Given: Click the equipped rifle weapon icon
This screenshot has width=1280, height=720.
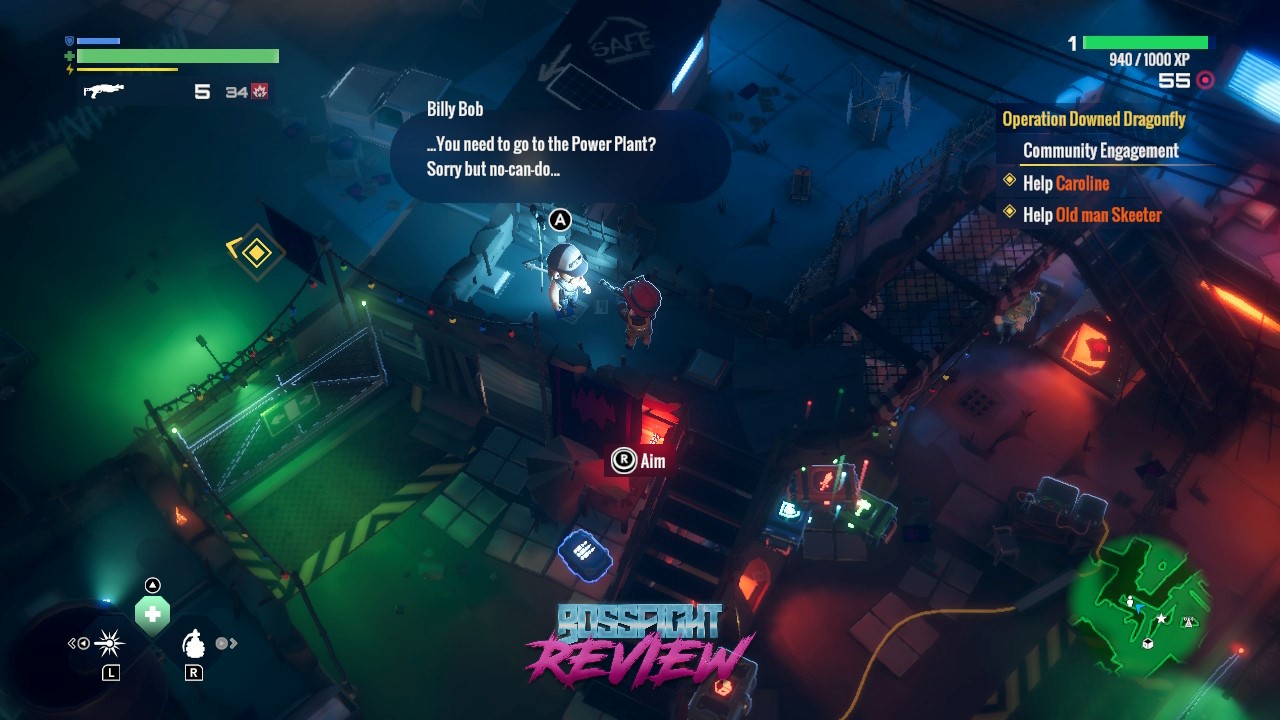Looking at the screenshot, I should [103, 91].
